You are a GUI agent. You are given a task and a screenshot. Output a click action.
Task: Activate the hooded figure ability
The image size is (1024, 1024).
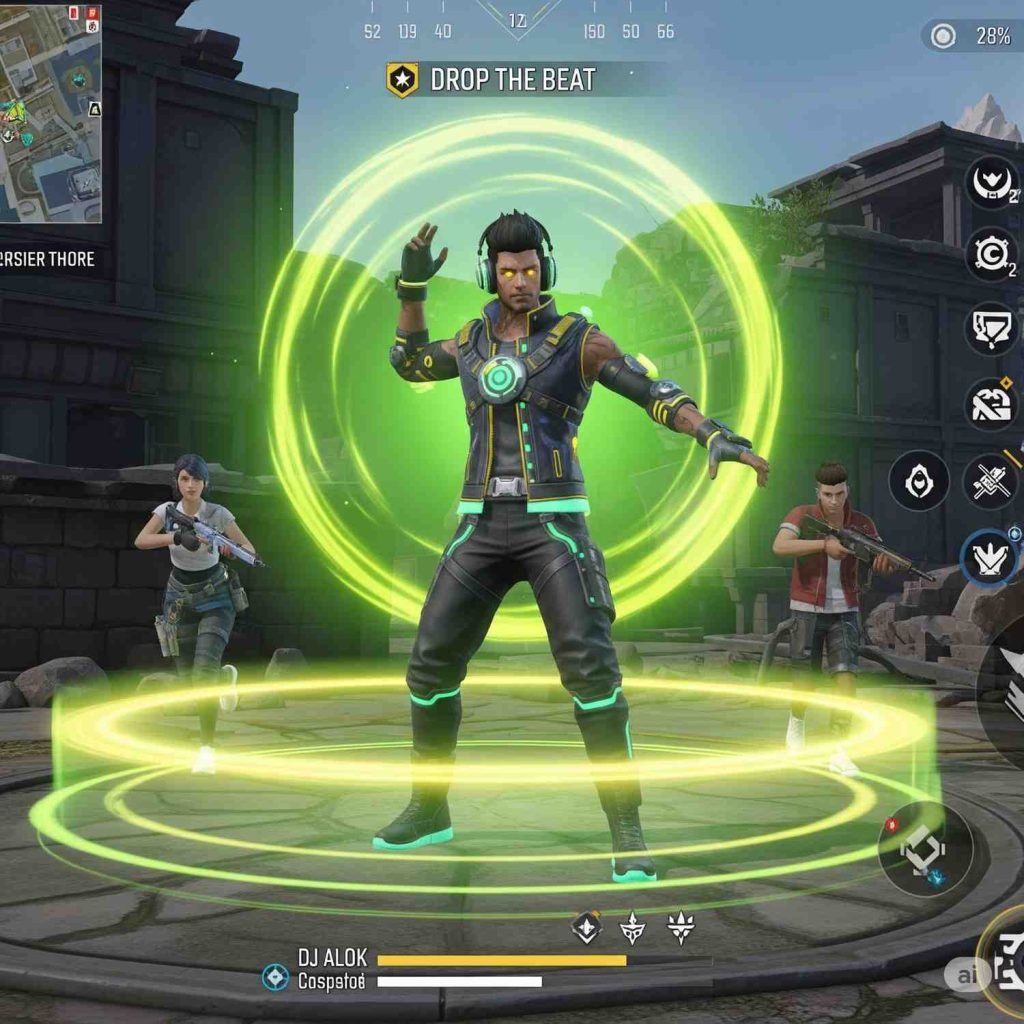coord(918,480)
